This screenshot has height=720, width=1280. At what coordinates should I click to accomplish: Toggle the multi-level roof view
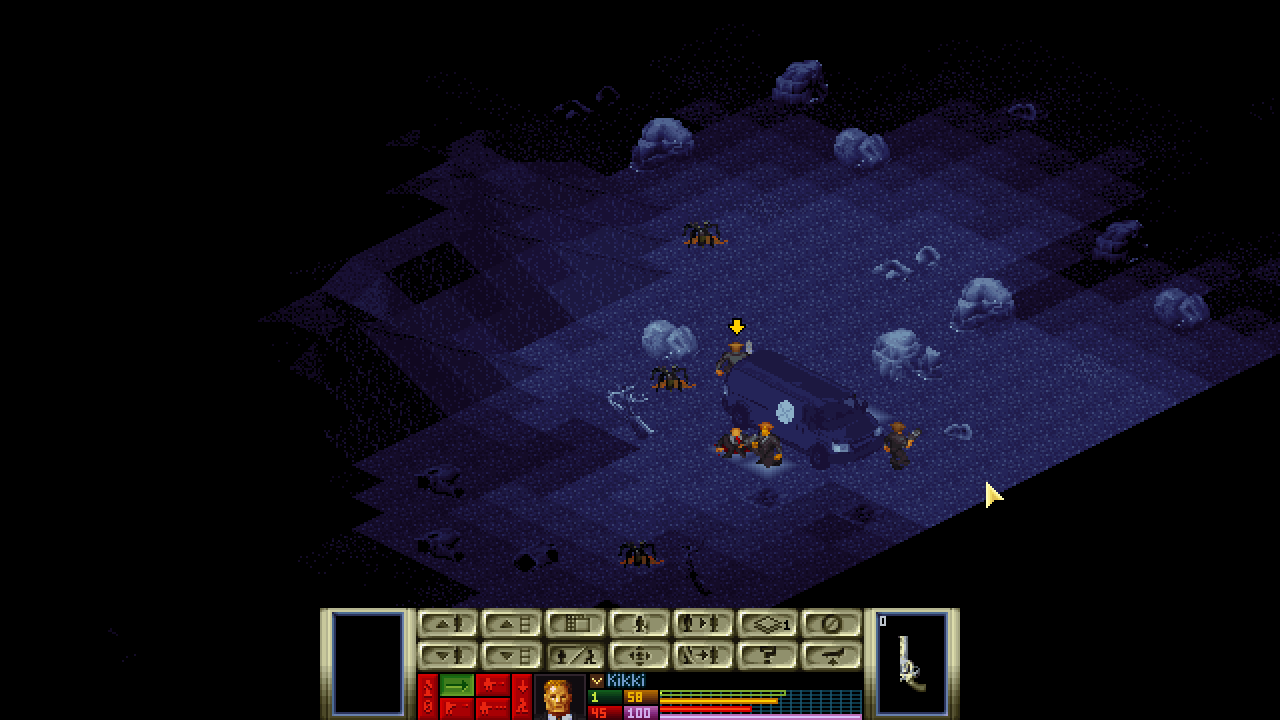click(767, 624)
